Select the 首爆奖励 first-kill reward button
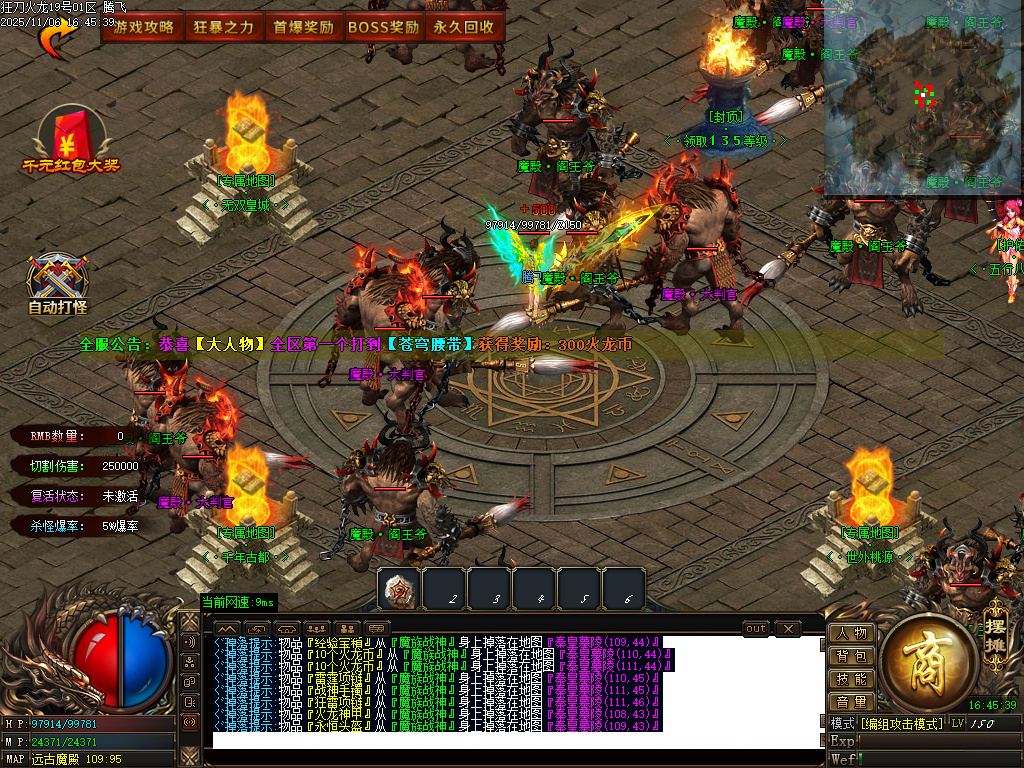Screen dimensions: 1024x768 (x=303, y=27)
